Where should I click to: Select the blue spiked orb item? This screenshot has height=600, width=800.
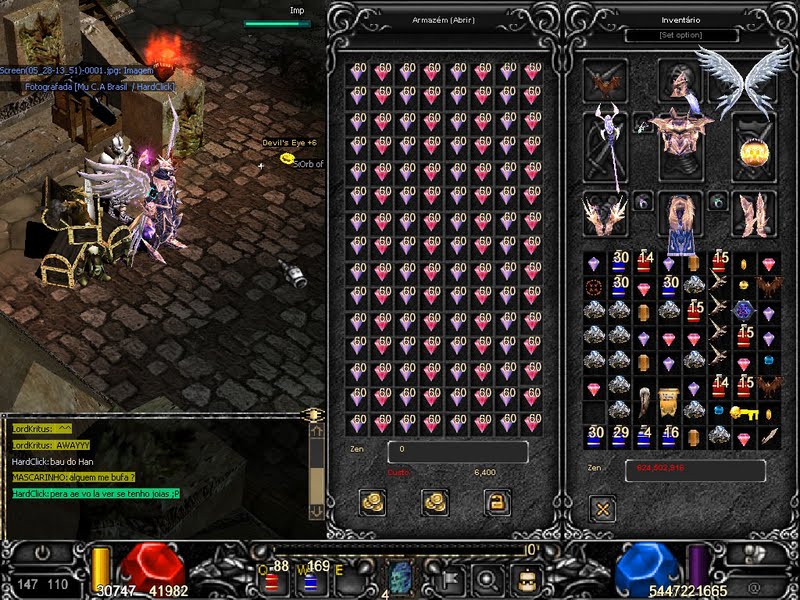tap(744, 311)
